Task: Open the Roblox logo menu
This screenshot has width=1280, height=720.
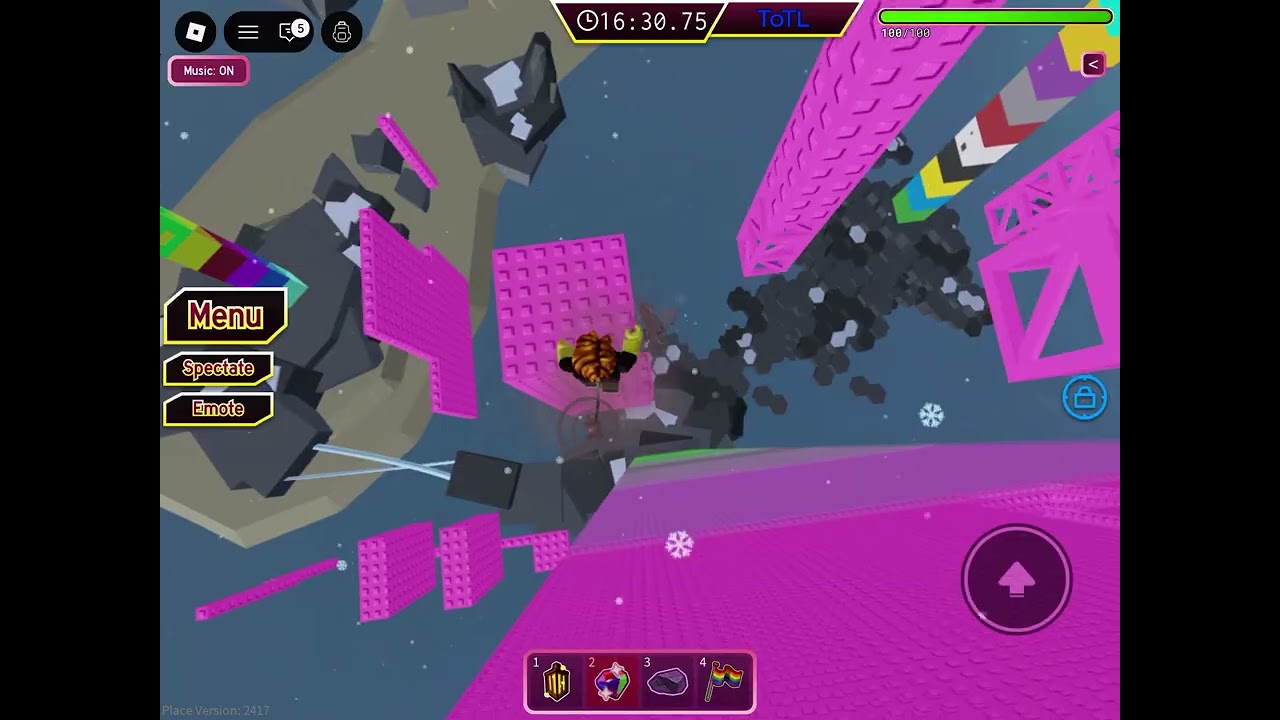Action: tap(196, 32)
